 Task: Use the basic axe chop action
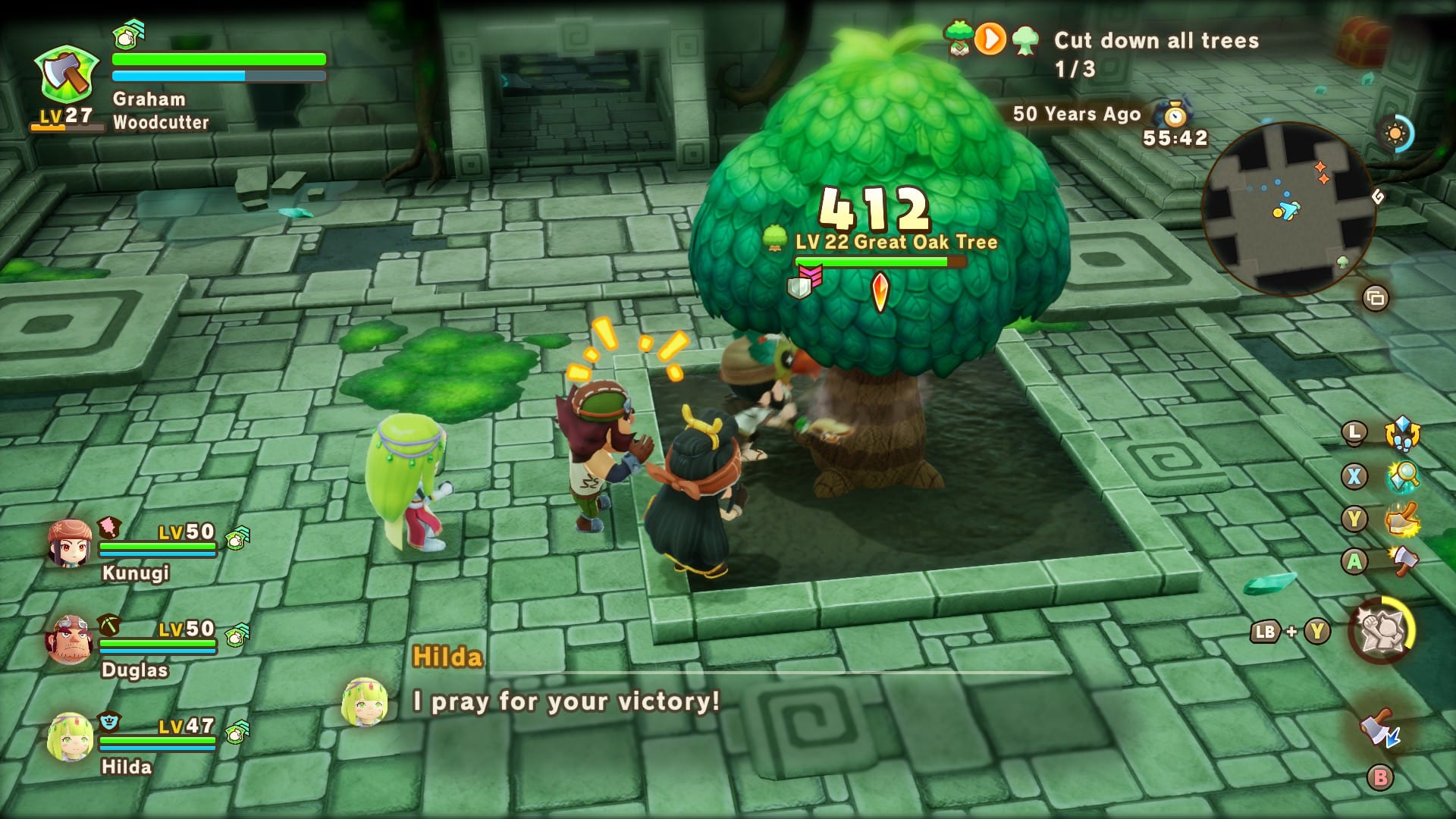point(1402,561)
